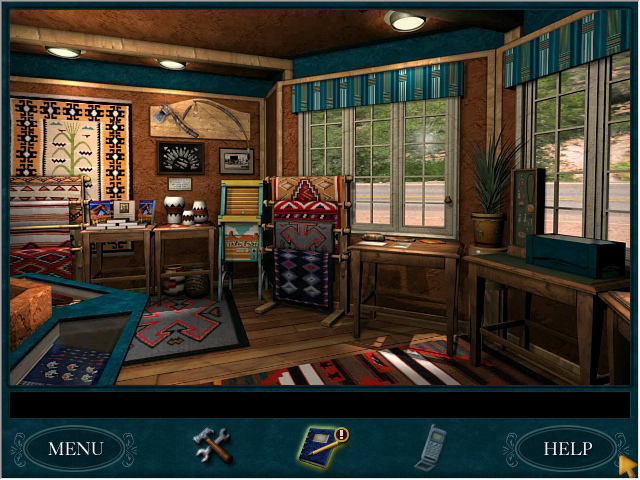Use the cell phone icon

[430, 447]
